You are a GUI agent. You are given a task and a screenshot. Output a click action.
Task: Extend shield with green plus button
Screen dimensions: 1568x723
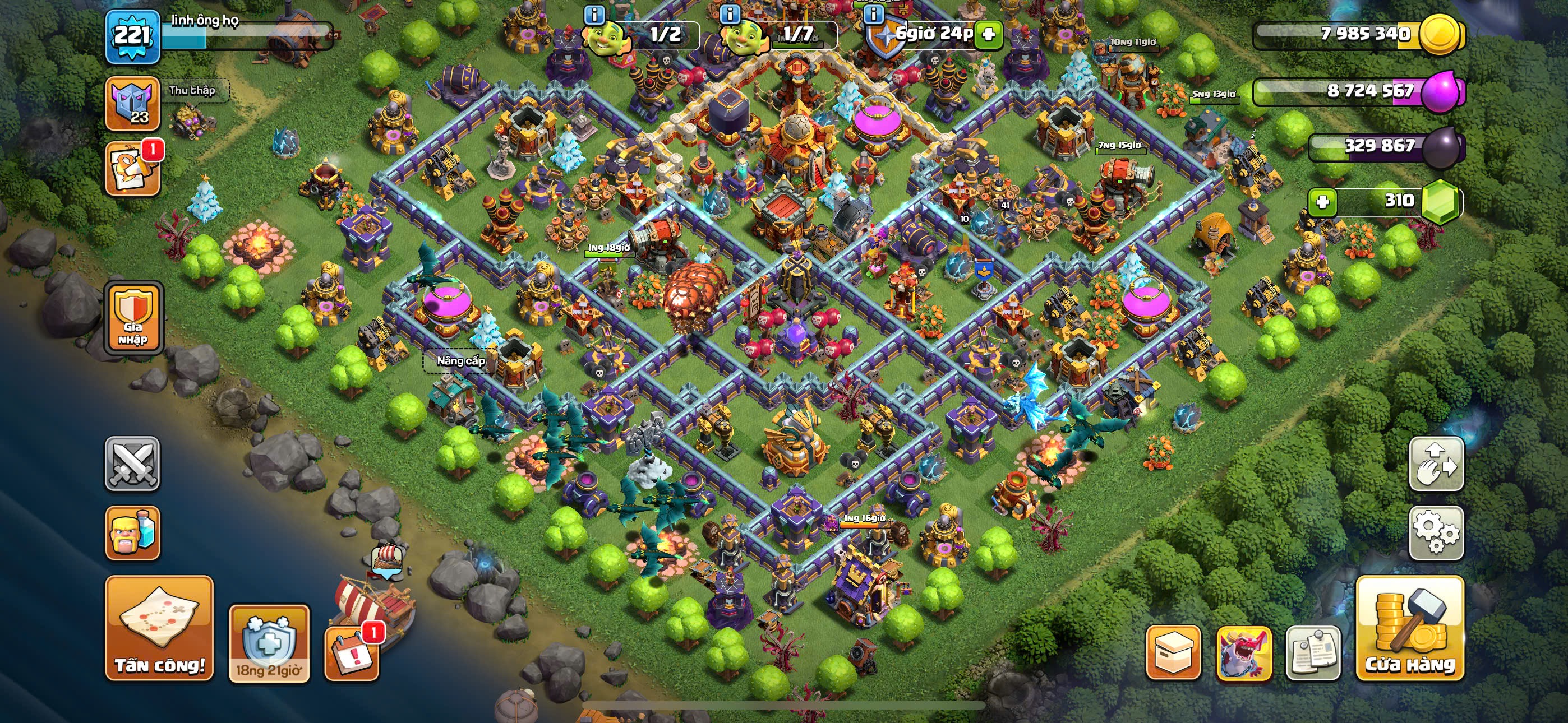[989, 34]
